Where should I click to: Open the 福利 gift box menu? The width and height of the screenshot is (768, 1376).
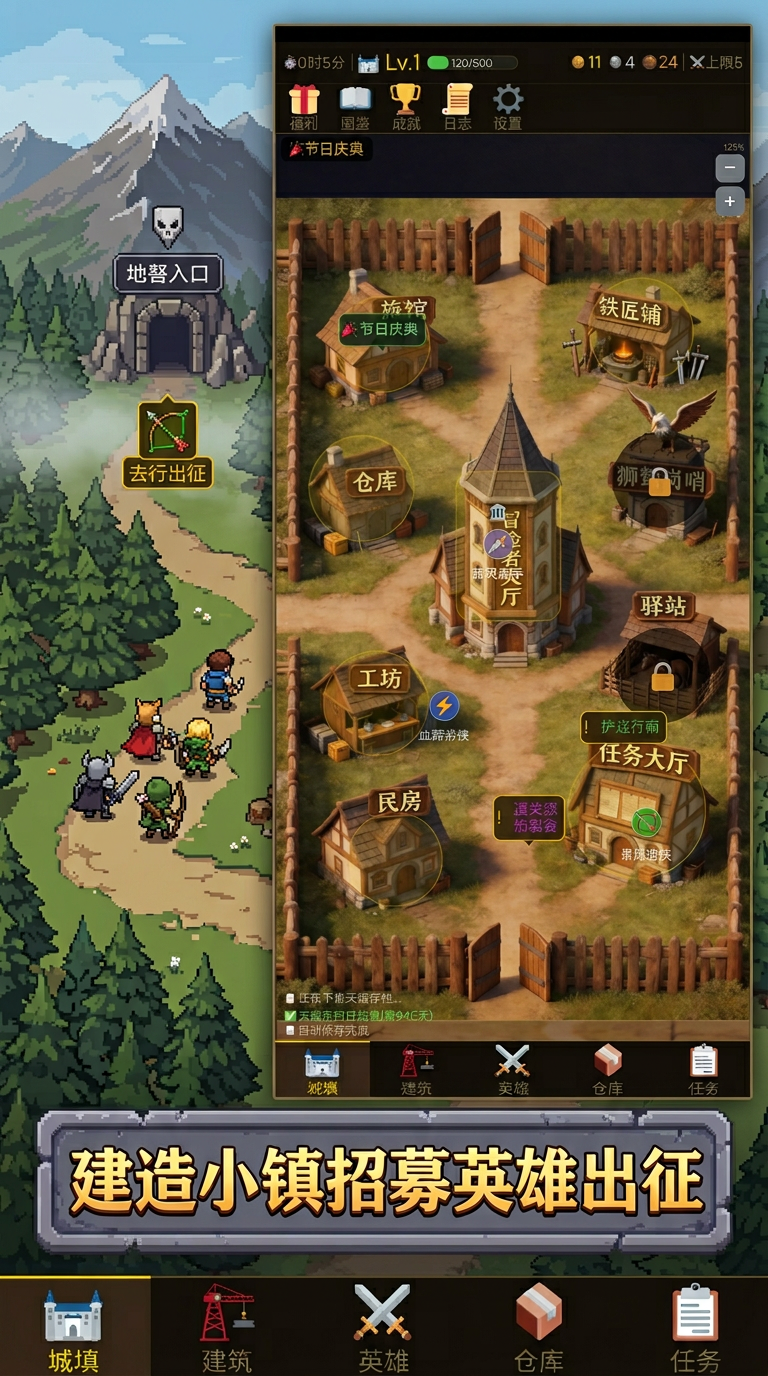[x=304, y=106]
